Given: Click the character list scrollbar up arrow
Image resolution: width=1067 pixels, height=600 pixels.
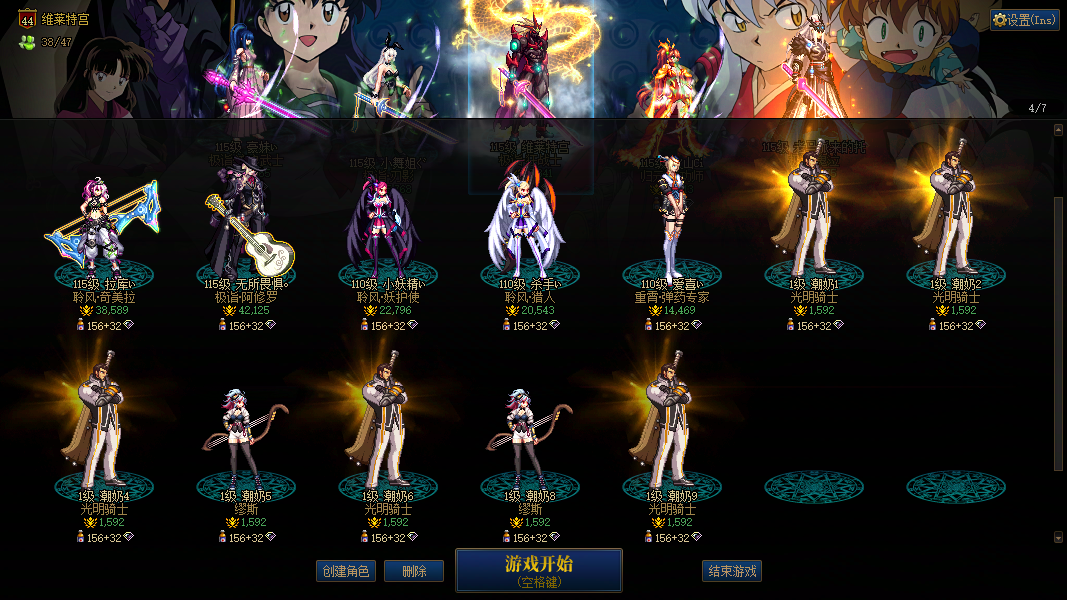Looking at the screenshot, I should pos(1058,130).
